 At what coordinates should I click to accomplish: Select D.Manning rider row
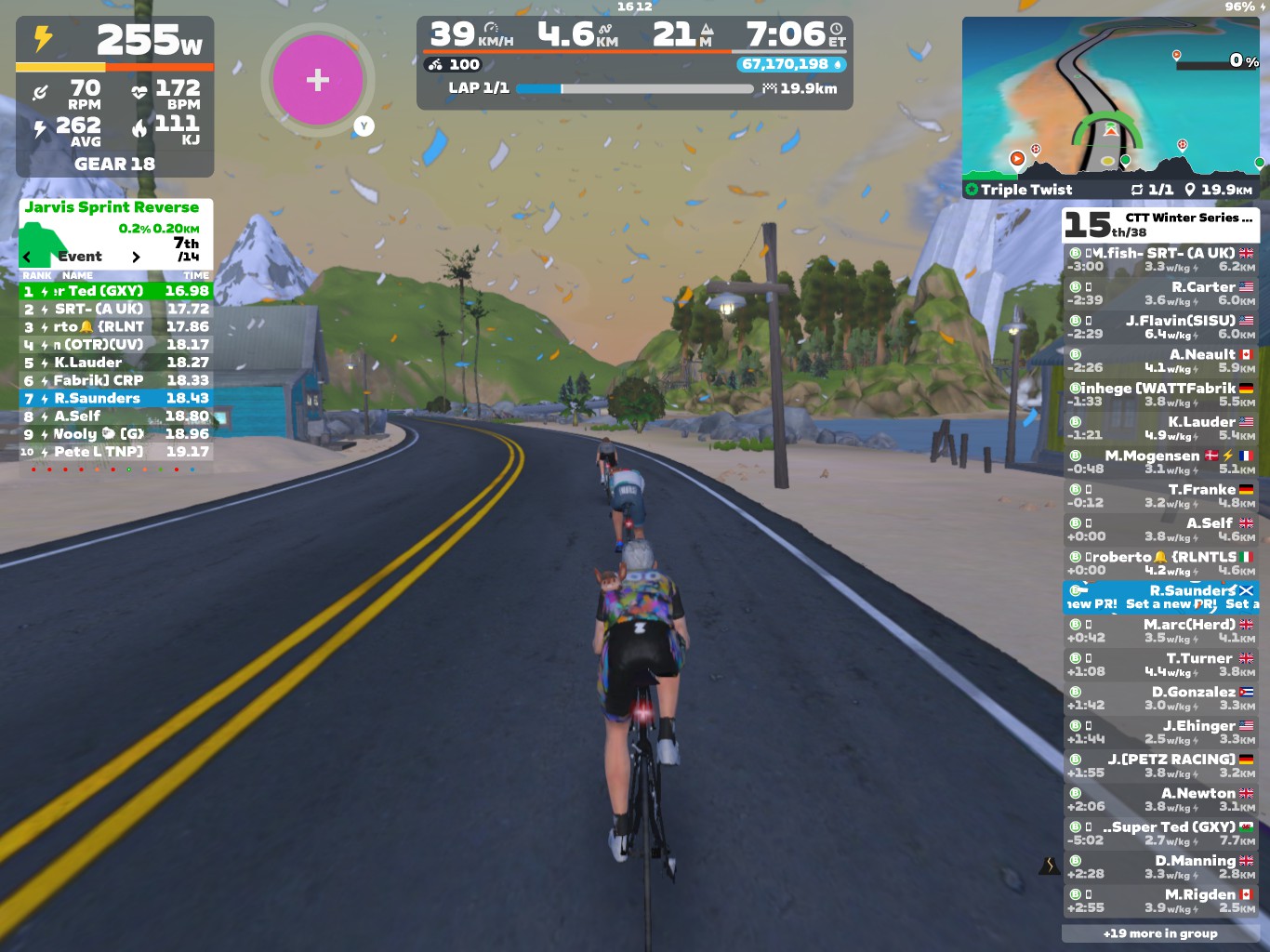(x=1160, y=867)
